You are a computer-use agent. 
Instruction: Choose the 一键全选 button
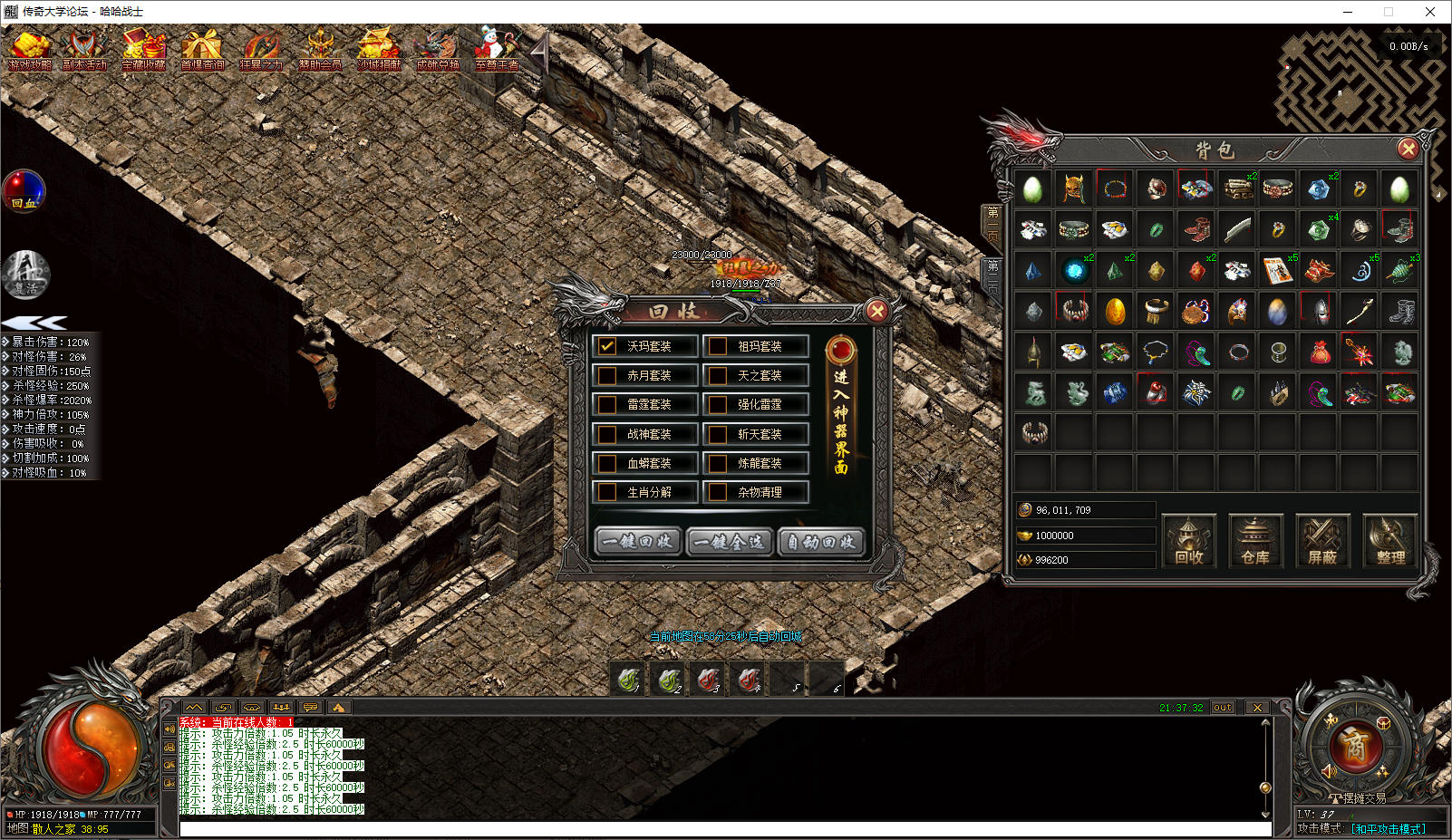730,541
